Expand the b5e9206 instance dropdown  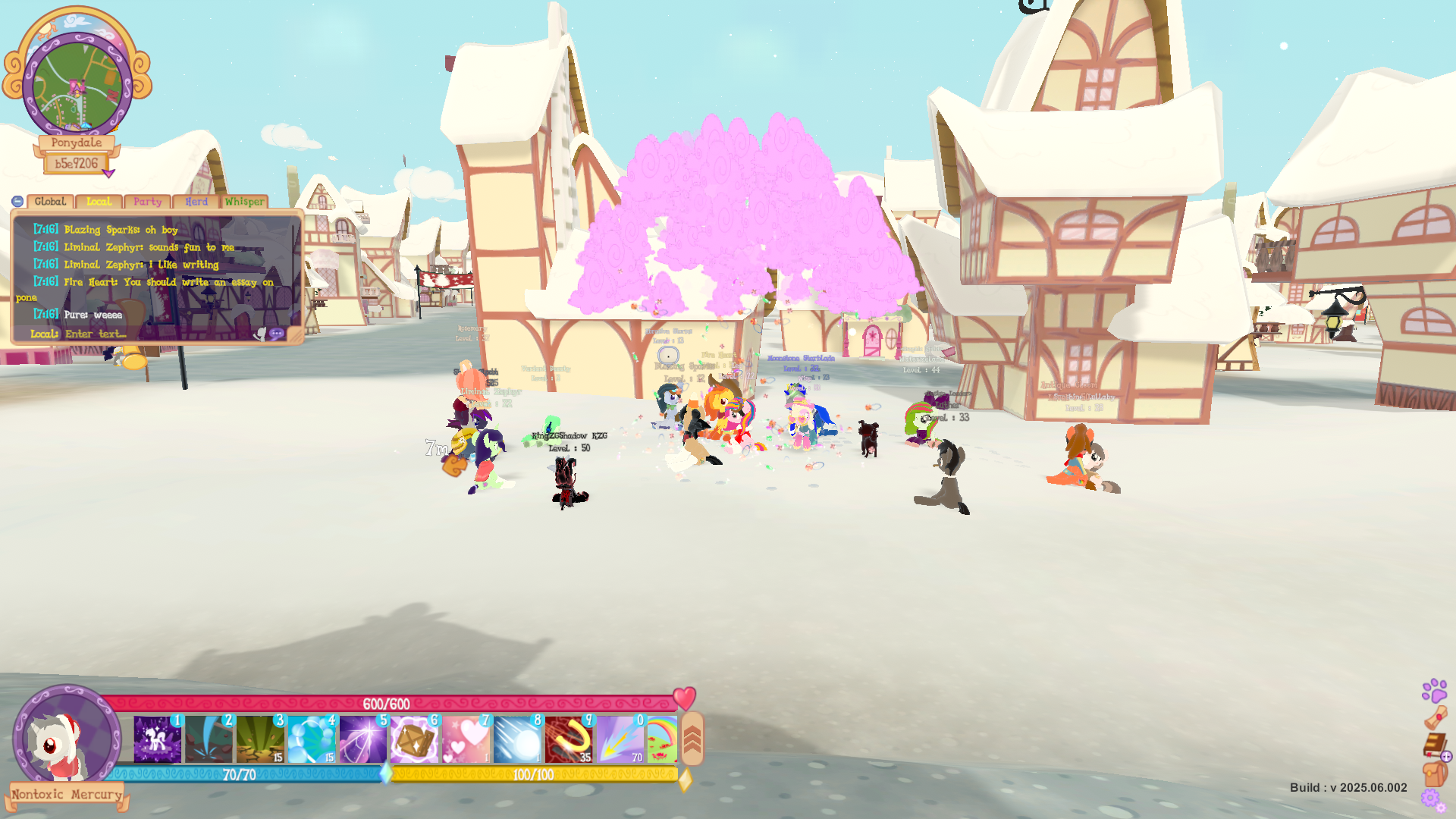pos(108,174)
